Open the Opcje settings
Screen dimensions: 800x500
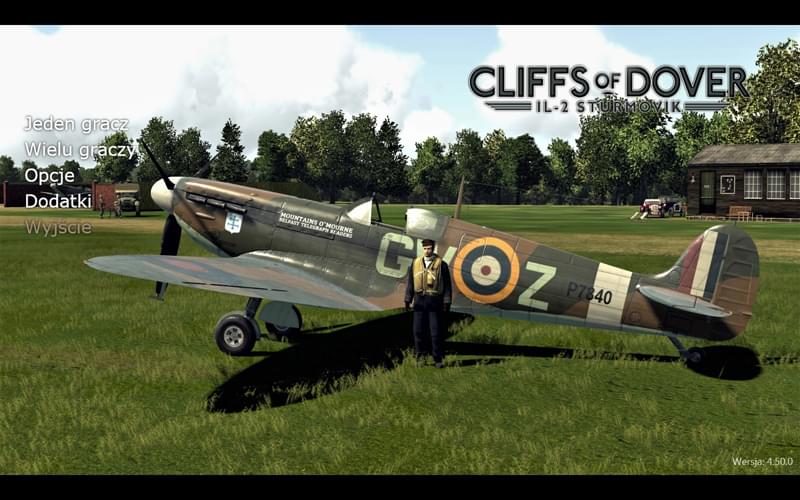coord(50,175)
